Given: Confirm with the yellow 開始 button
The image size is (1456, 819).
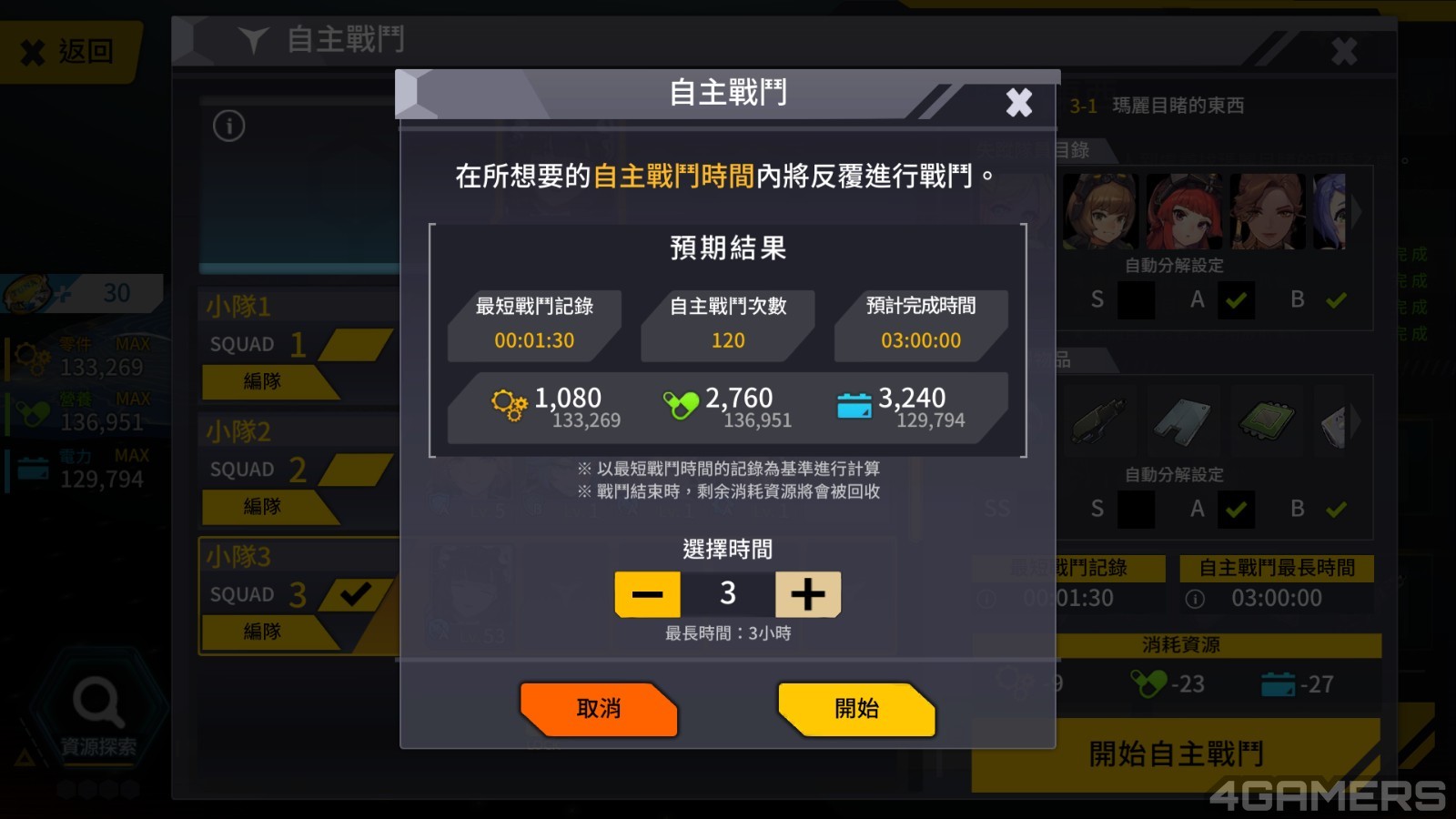Looking at the screenshot, I should coord(856,709).
